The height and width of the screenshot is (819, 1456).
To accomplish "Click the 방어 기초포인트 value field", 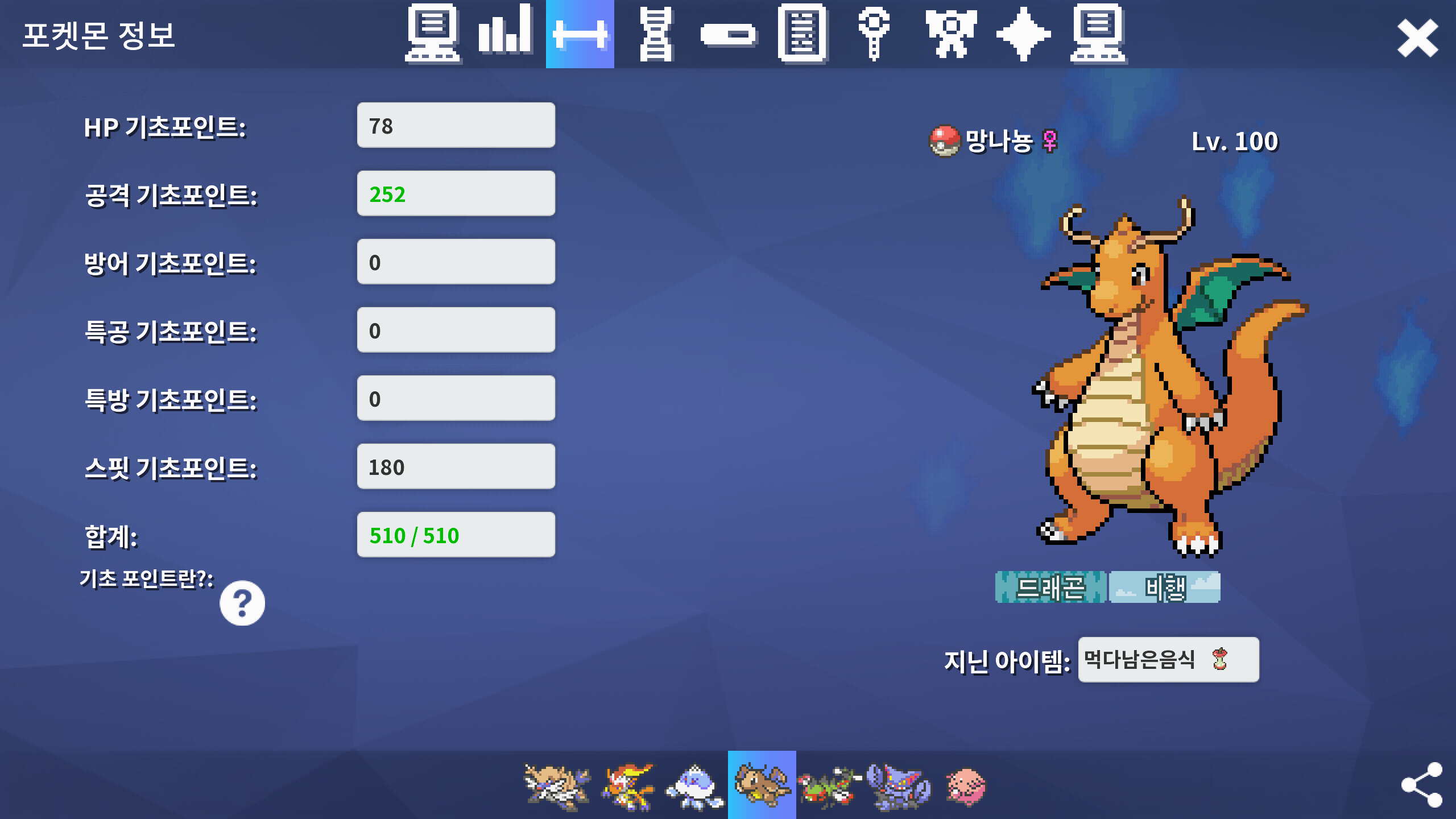I will (x=456, y=262).
